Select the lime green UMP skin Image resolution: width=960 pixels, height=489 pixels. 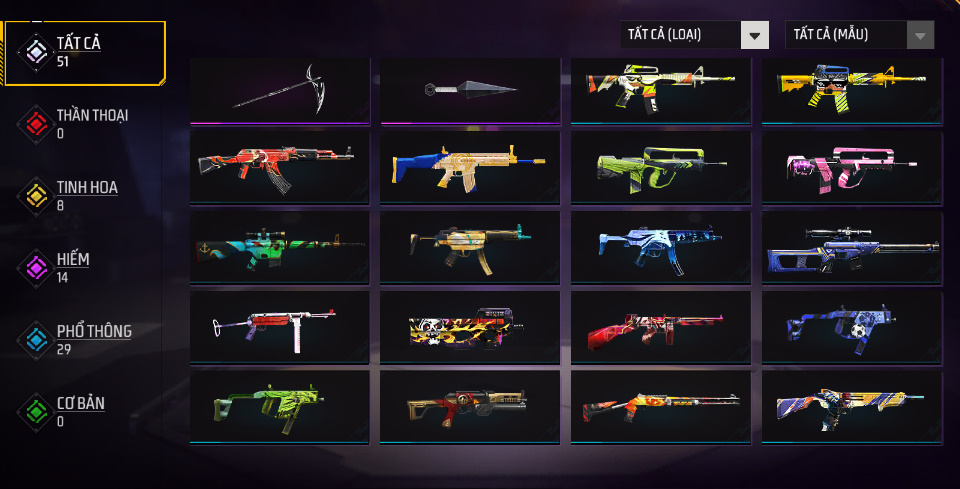tap(280, 405)
